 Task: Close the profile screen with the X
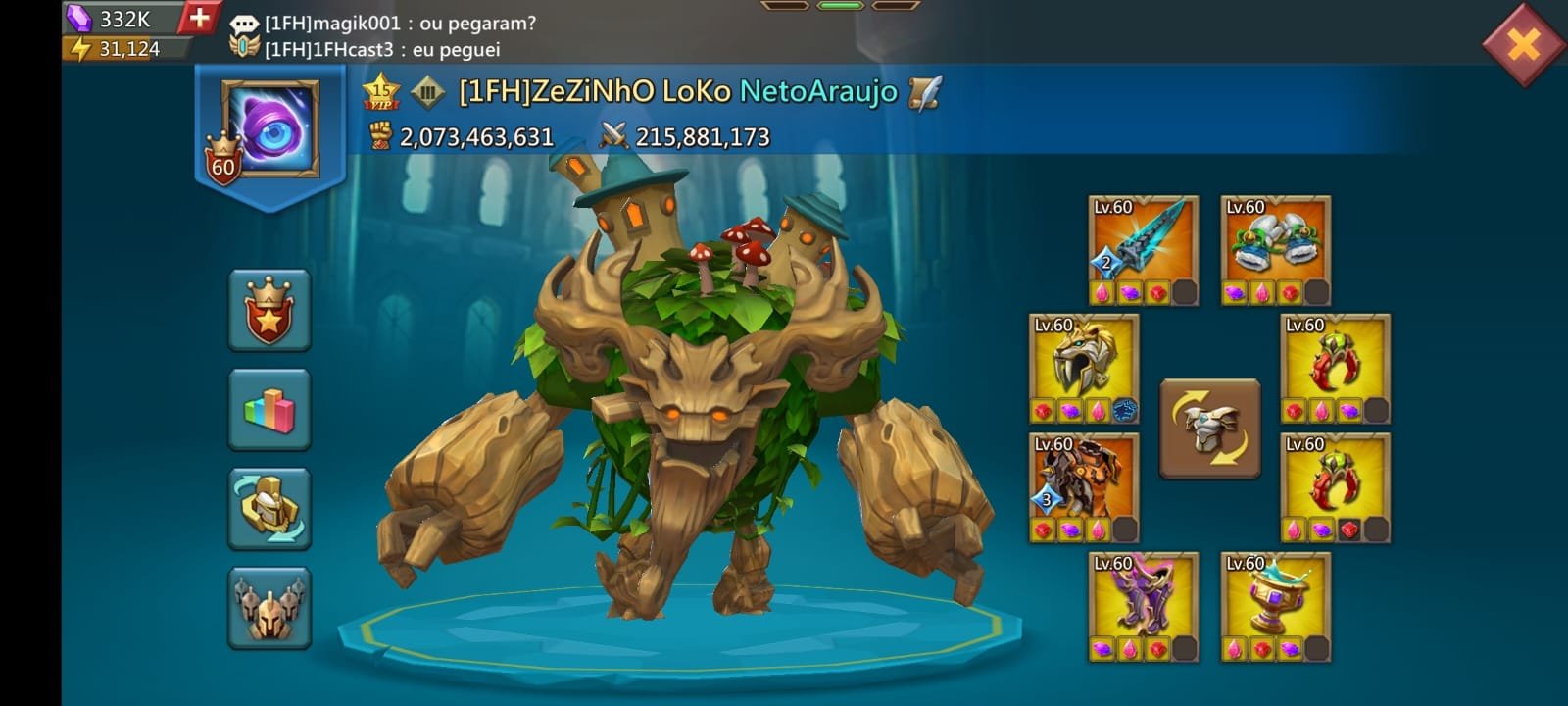(1523, 44)
